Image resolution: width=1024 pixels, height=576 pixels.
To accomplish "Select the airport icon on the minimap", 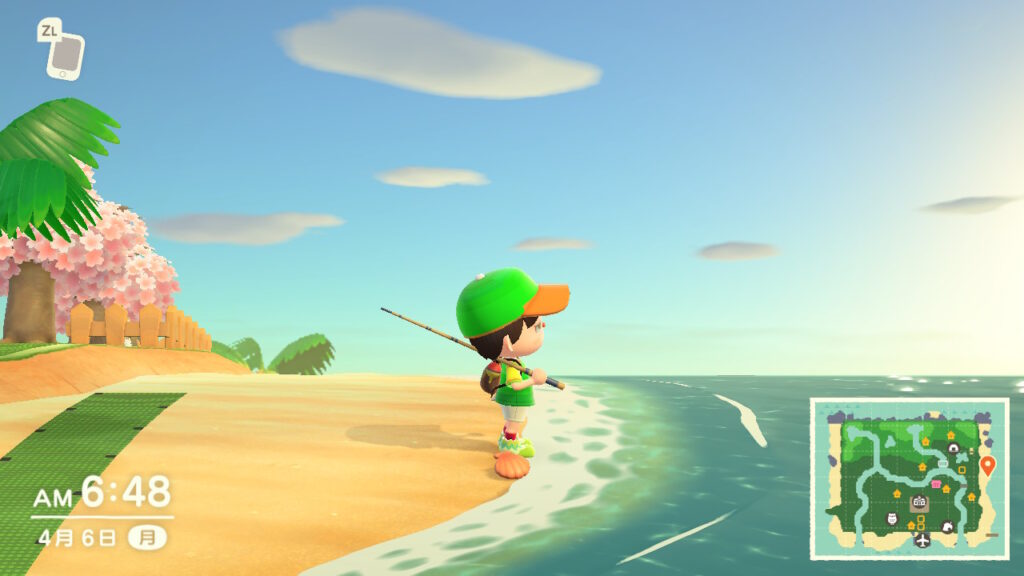I will pos(921,541).
